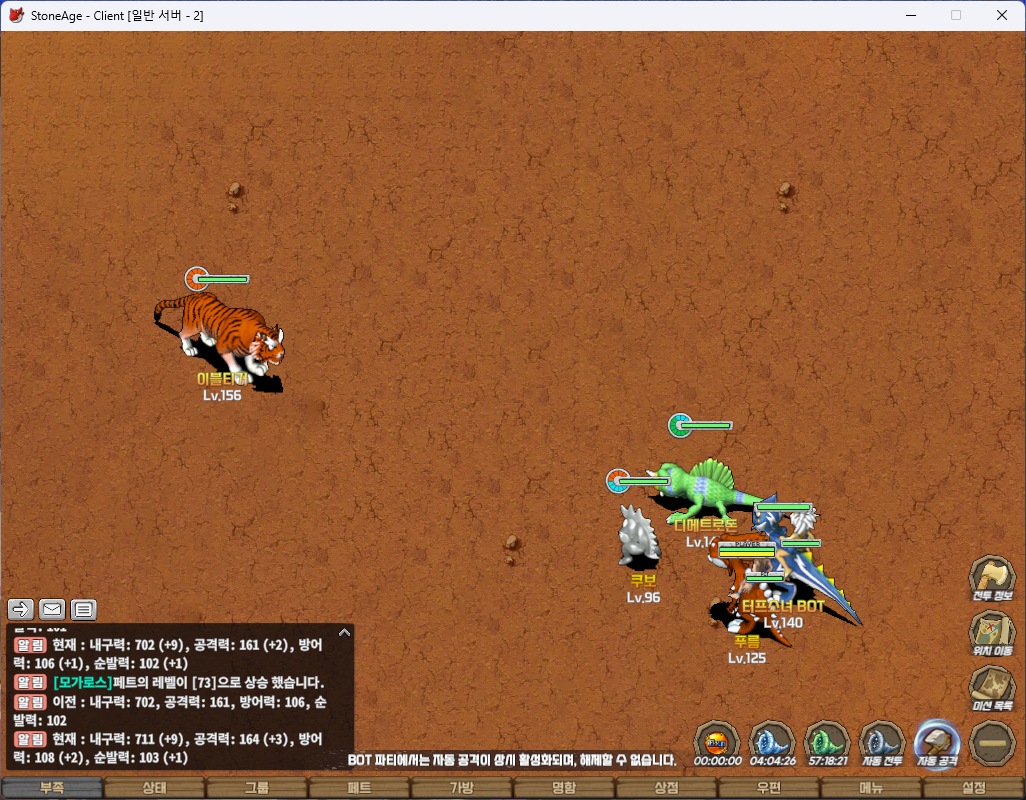Click the arrow button above the chat log
Screen dimensions: 1026x800
click(x=21, y=609)
